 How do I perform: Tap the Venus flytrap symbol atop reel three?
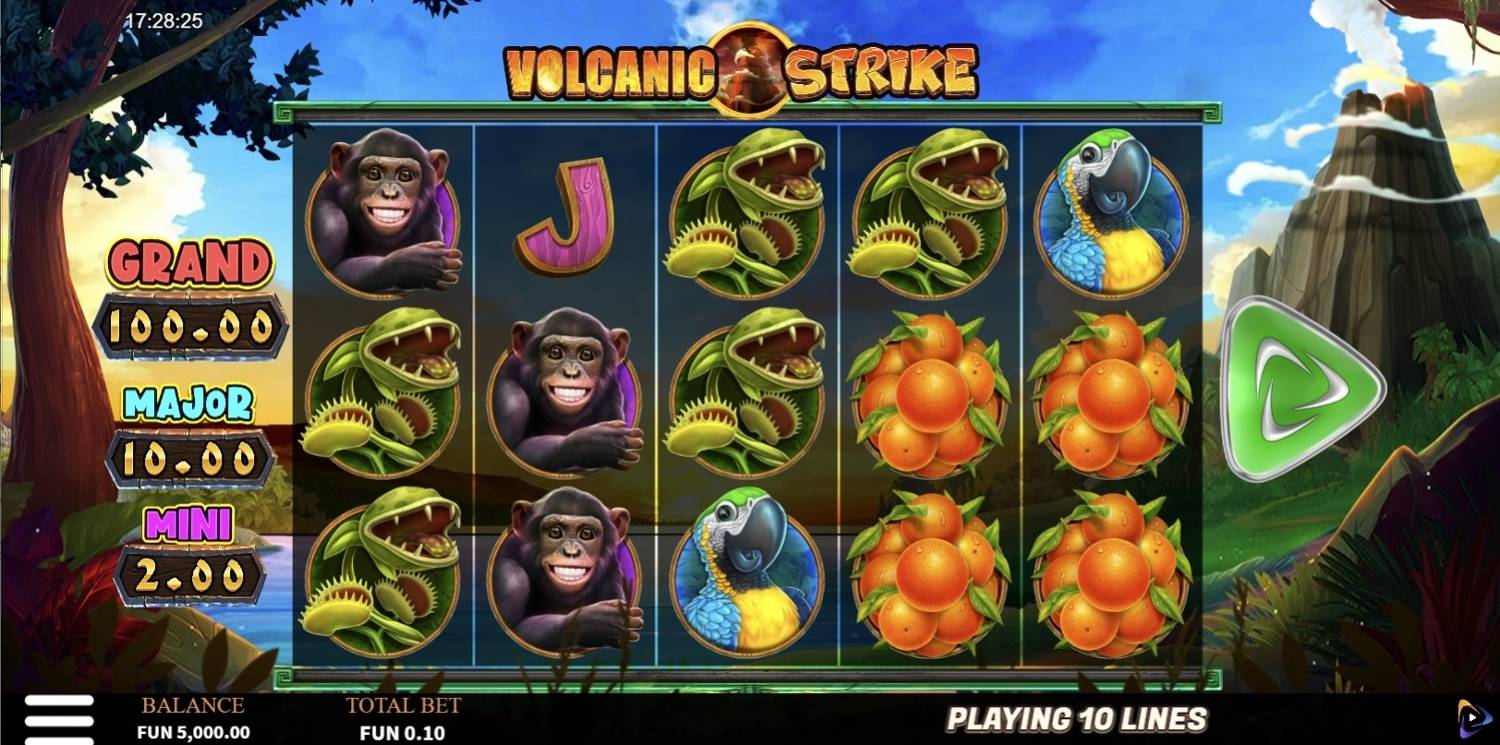[748, 210]
